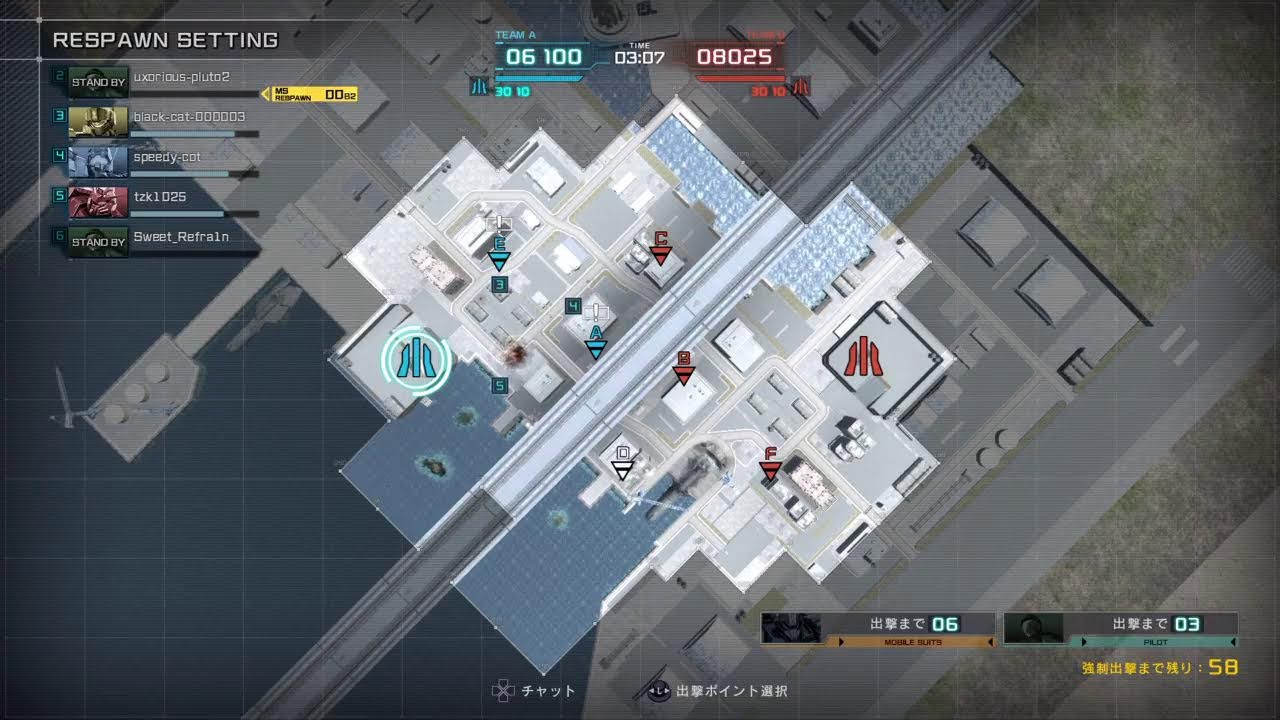Viewport: 1280px width, 720px height.
Task: Pick relay point E as spawn location
Action: (x=499, y=255)
